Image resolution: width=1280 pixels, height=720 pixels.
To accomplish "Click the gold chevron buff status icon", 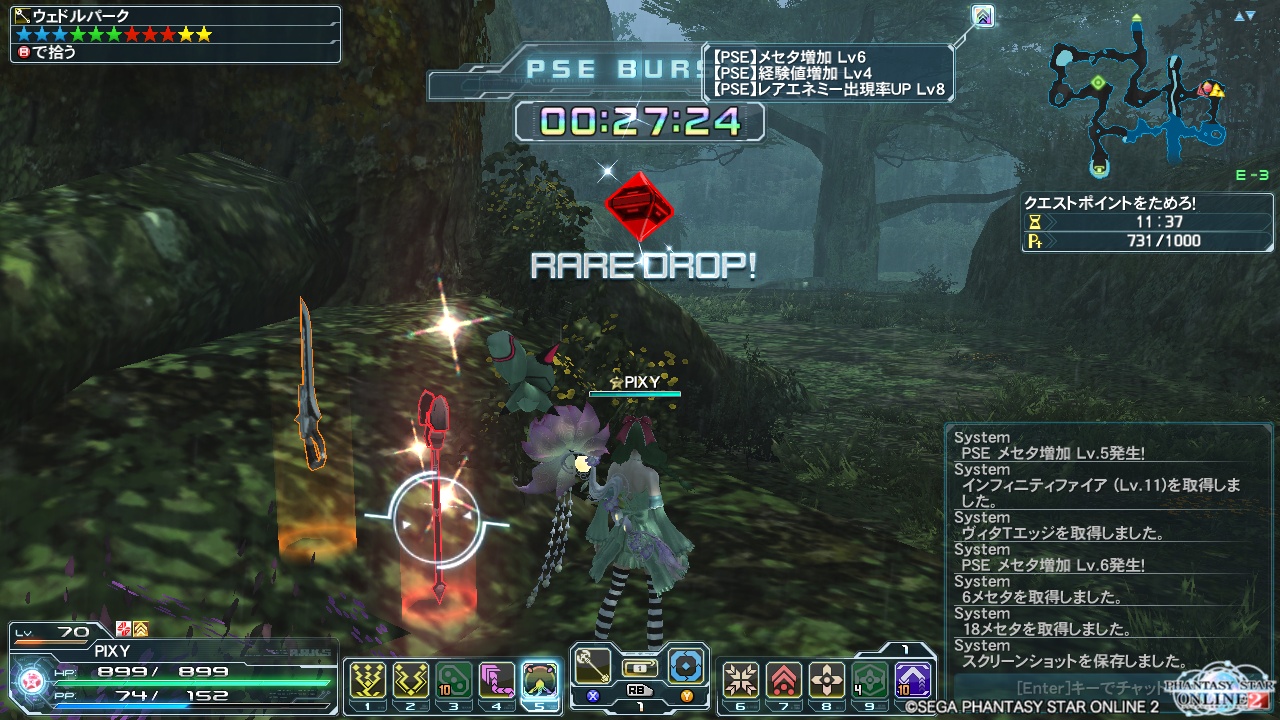I will click(x=141, y=628).
